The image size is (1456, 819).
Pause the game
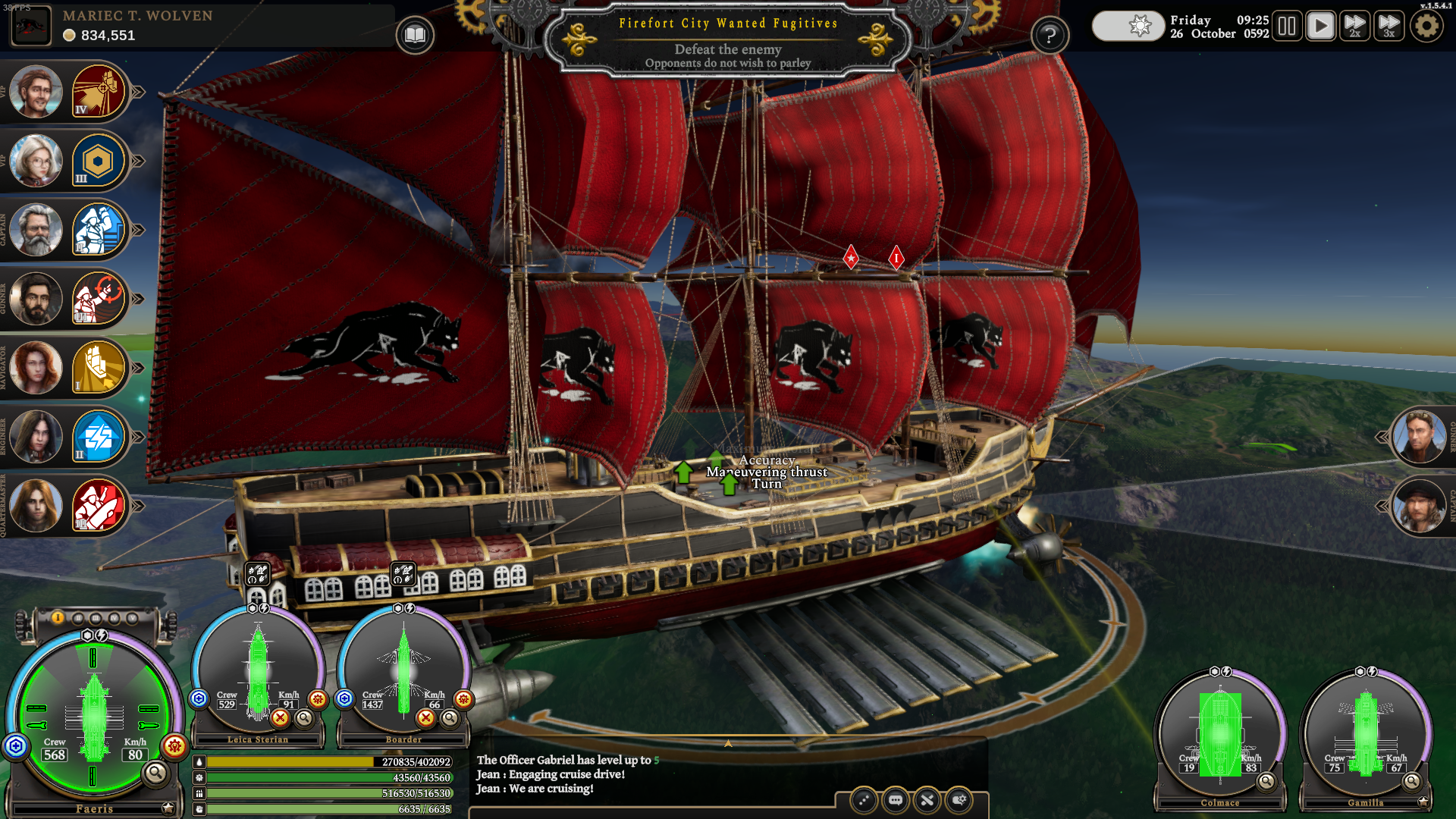click(x=1287, y=27)
